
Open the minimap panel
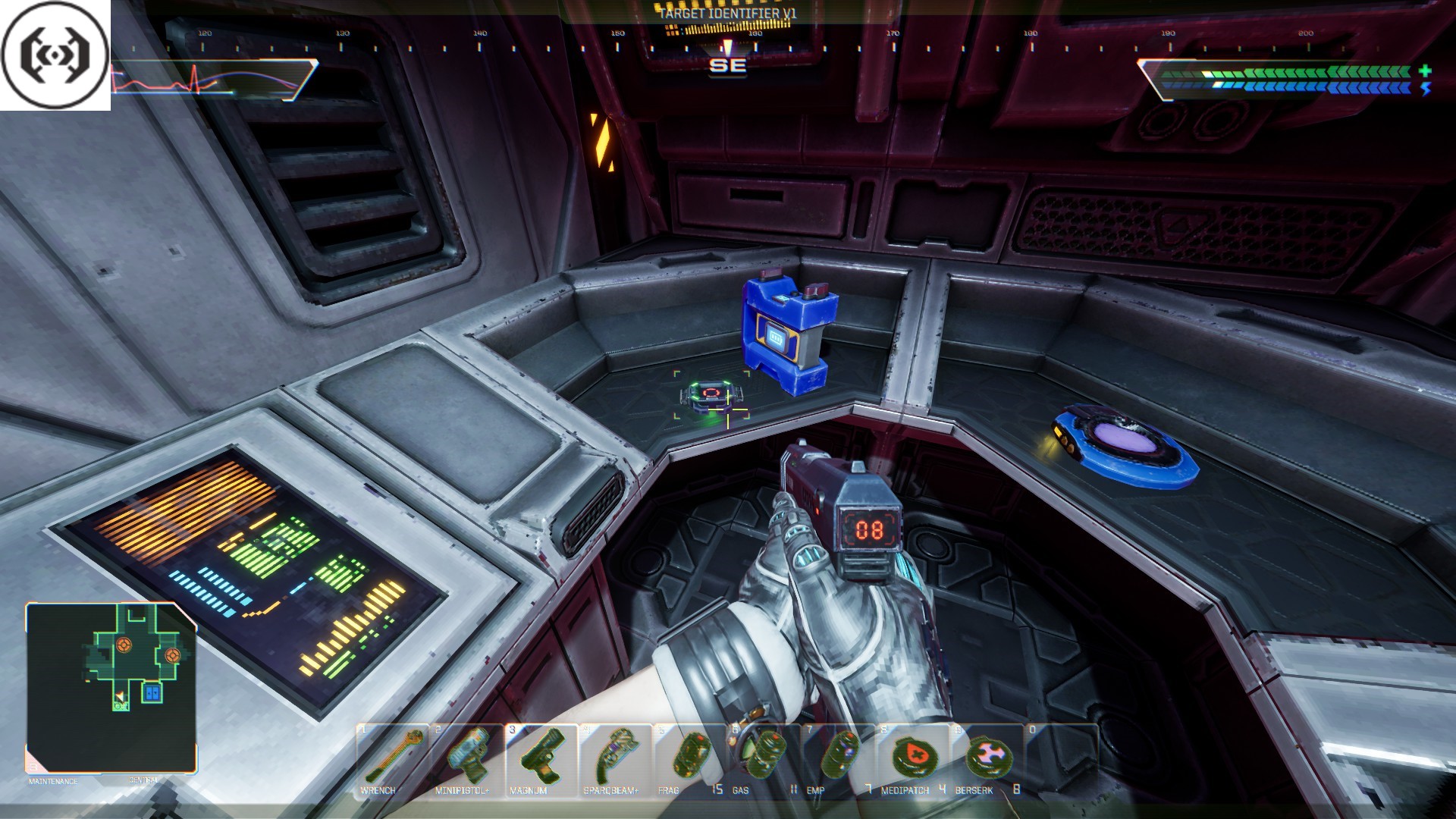click(x=111, y=687)
